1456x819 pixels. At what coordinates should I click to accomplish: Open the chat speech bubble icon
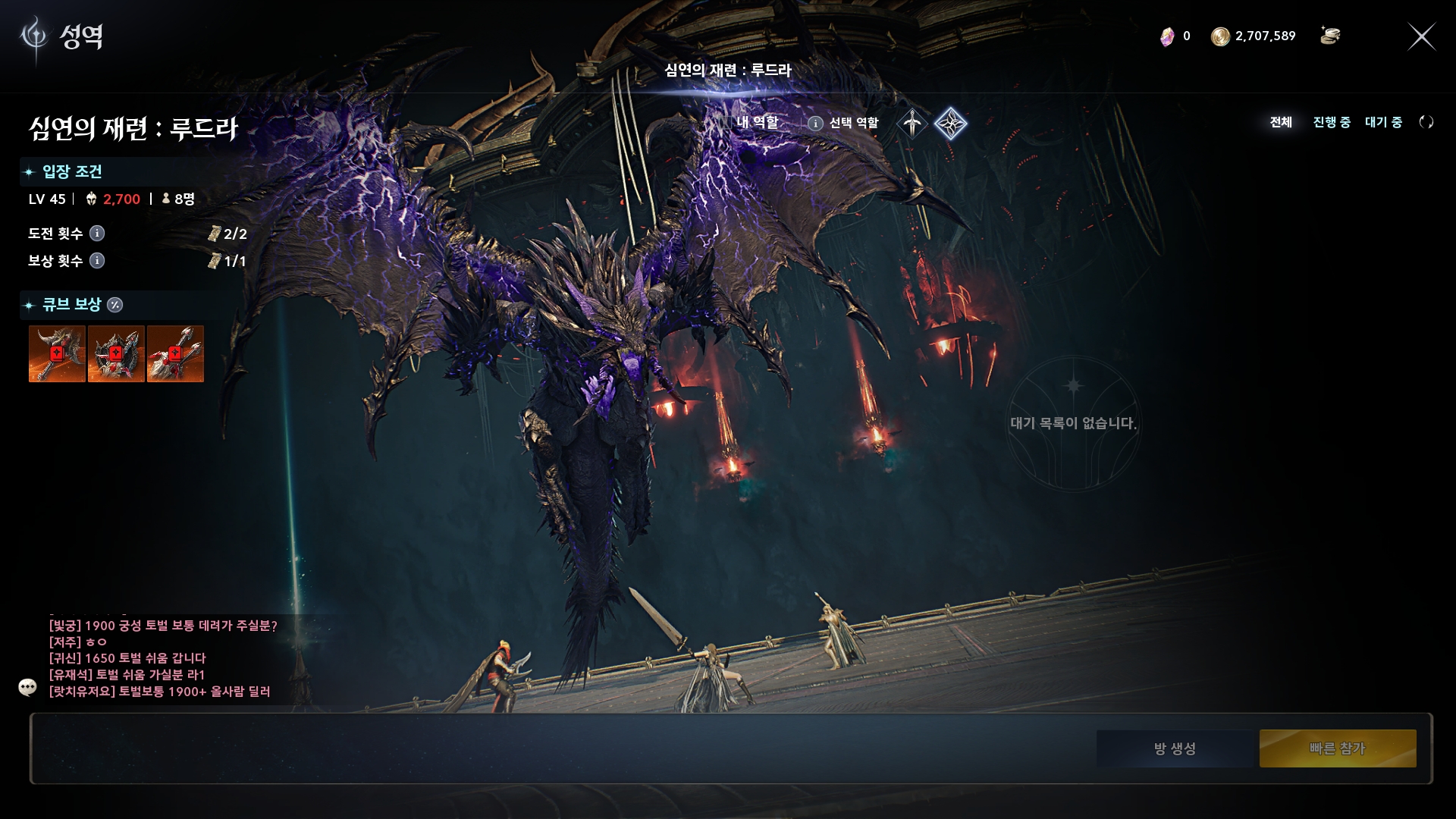pyautogui.click(x=27, y=687)
